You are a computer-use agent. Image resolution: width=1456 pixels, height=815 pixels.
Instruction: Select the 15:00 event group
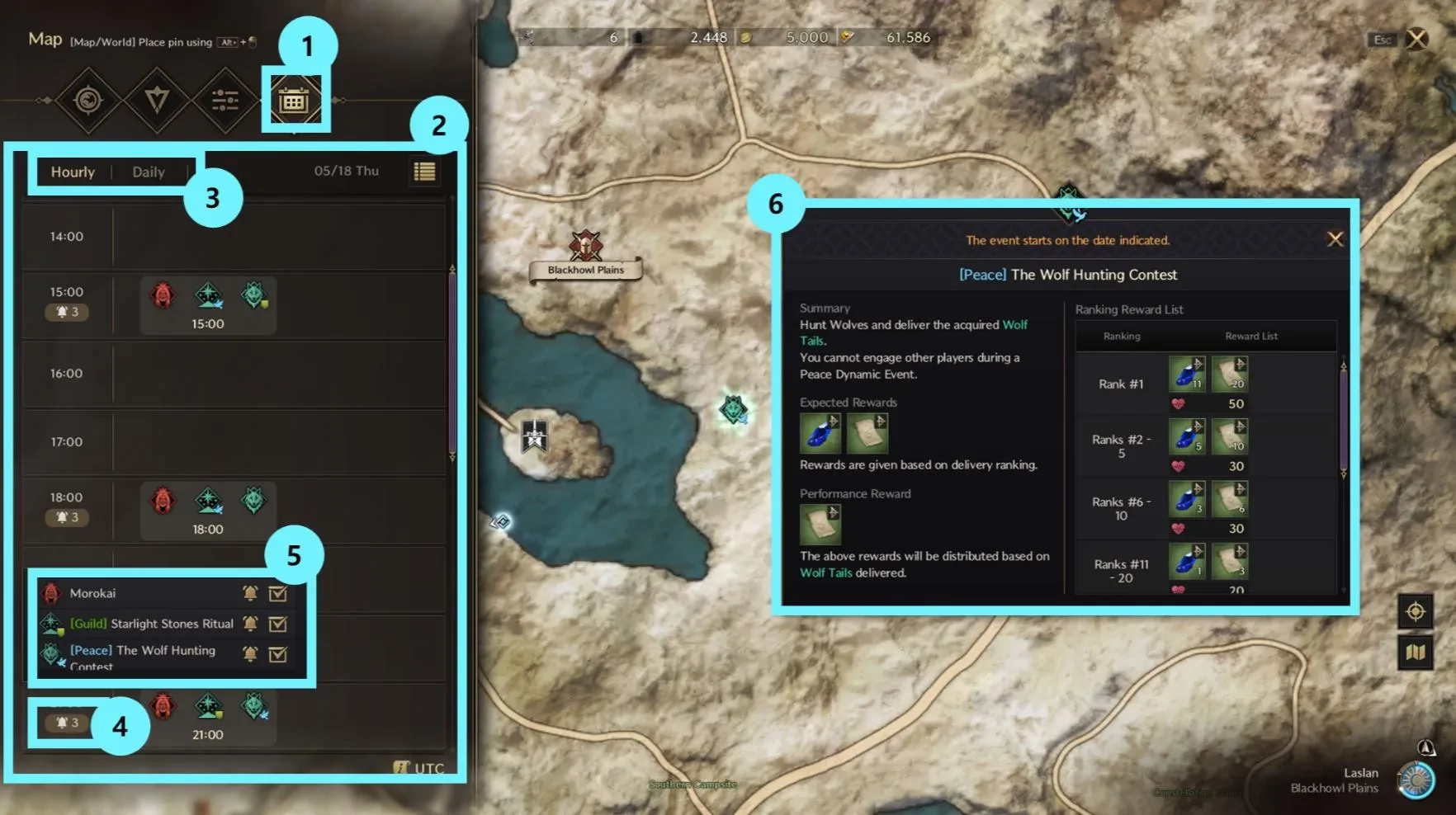click(x=208, y=305)
